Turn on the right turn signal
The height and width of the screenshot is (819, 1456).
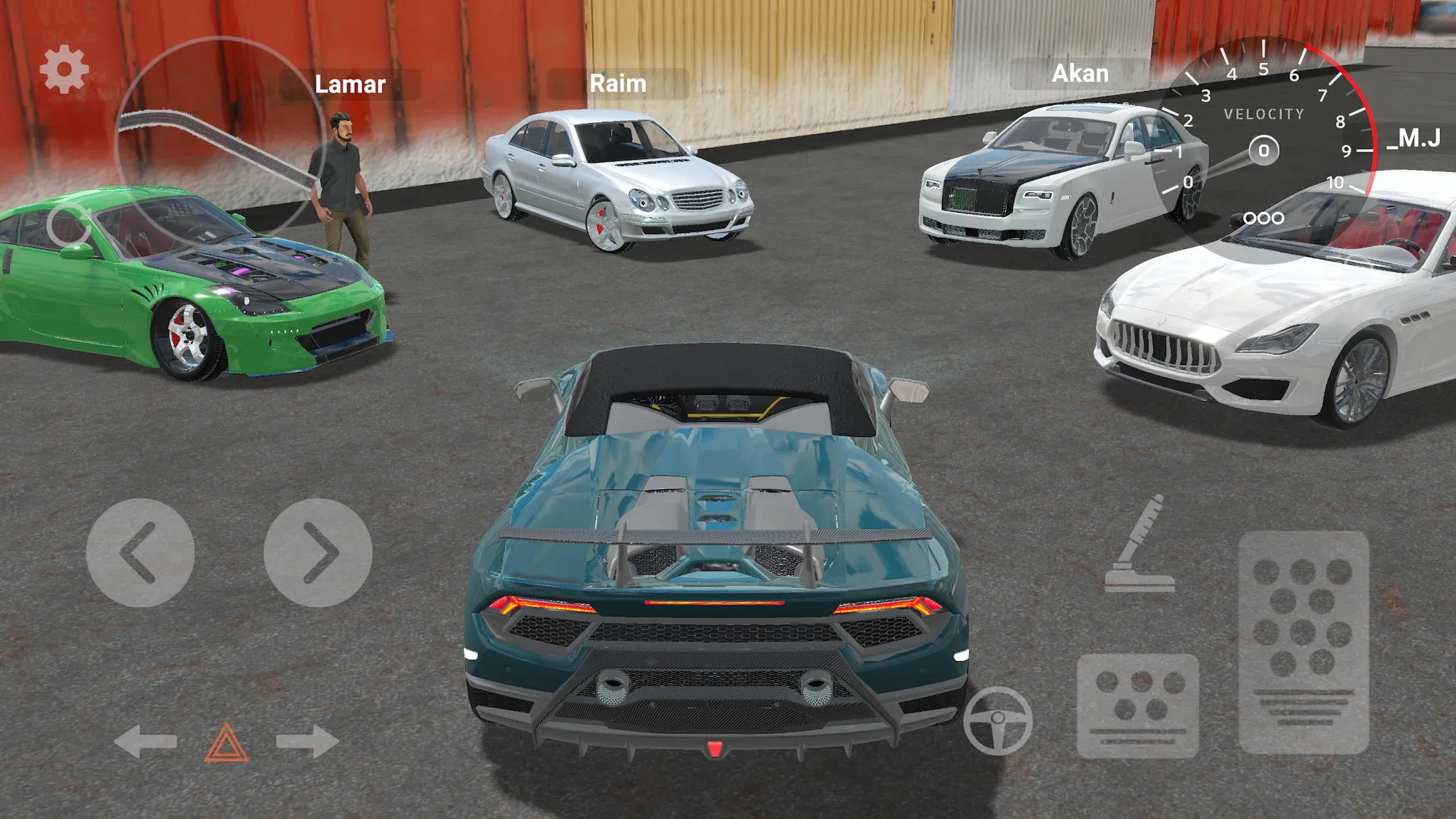point(307,741)
